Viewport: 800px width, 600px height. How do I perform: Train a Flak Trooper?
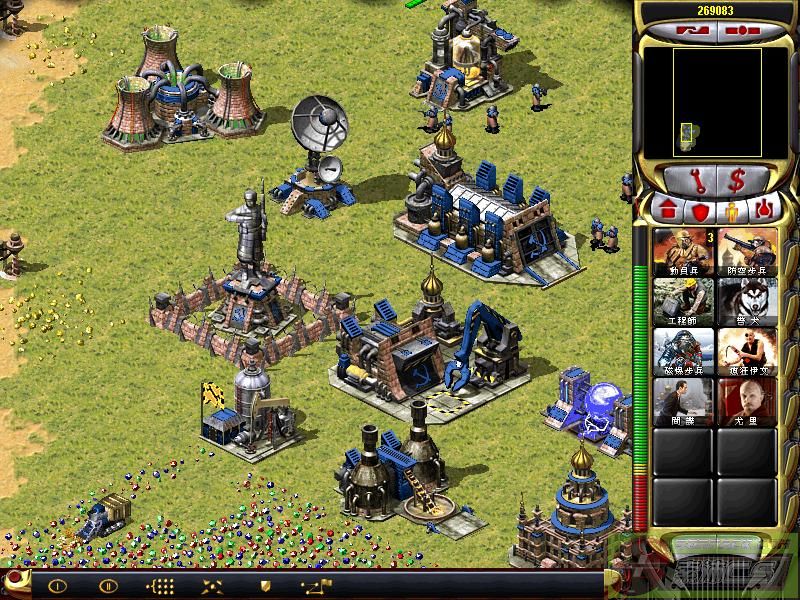coord(747,252)
